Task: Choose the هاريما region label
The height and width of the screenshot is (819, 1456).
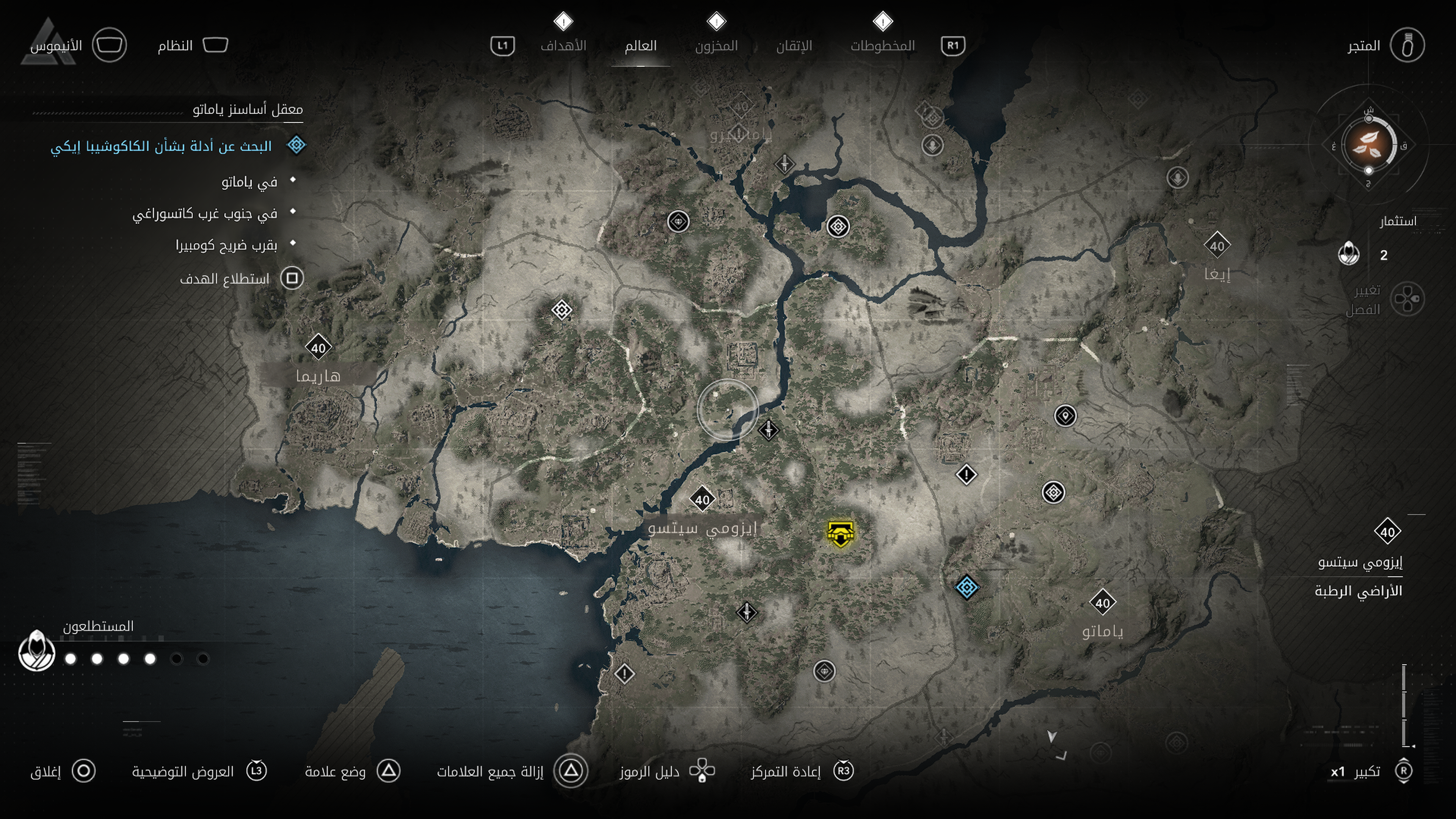Action: pos(318,376)
